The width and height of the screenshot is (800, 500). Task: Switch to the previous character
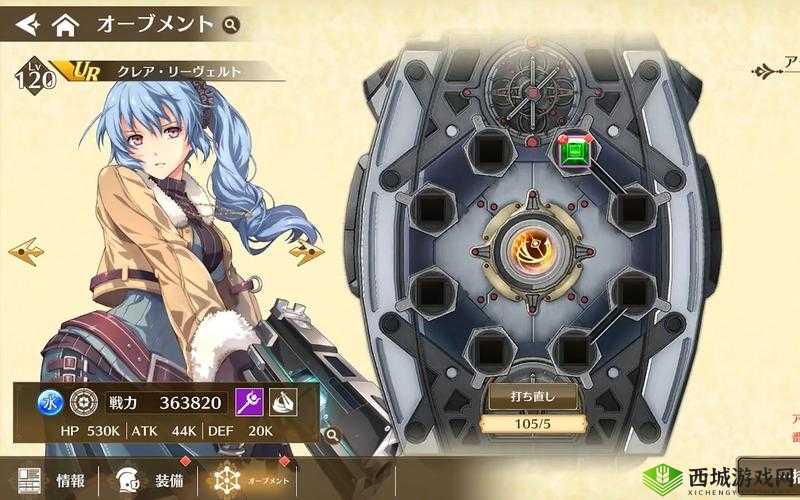pyautogui.click(x=23, y=249)
